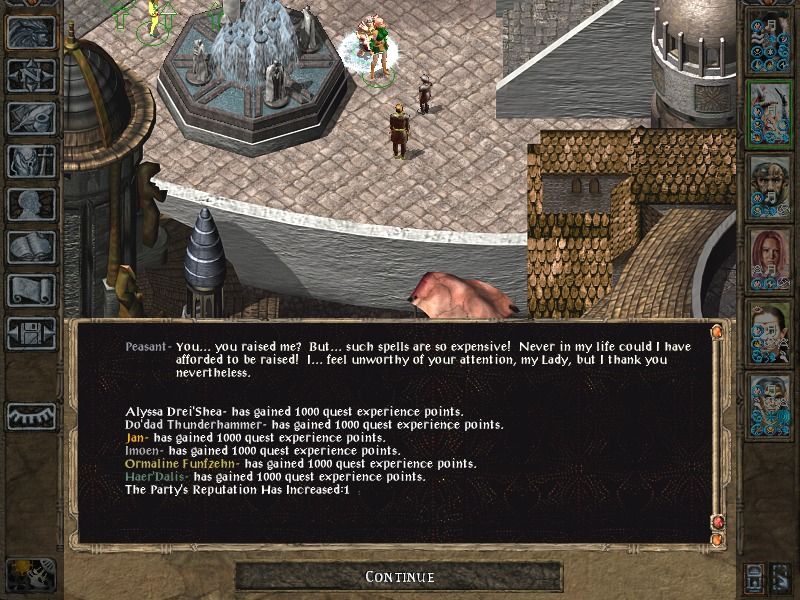Open the options menu via the floppy disk icon
The height and width of the screenshot is (600, 800).
31,333
